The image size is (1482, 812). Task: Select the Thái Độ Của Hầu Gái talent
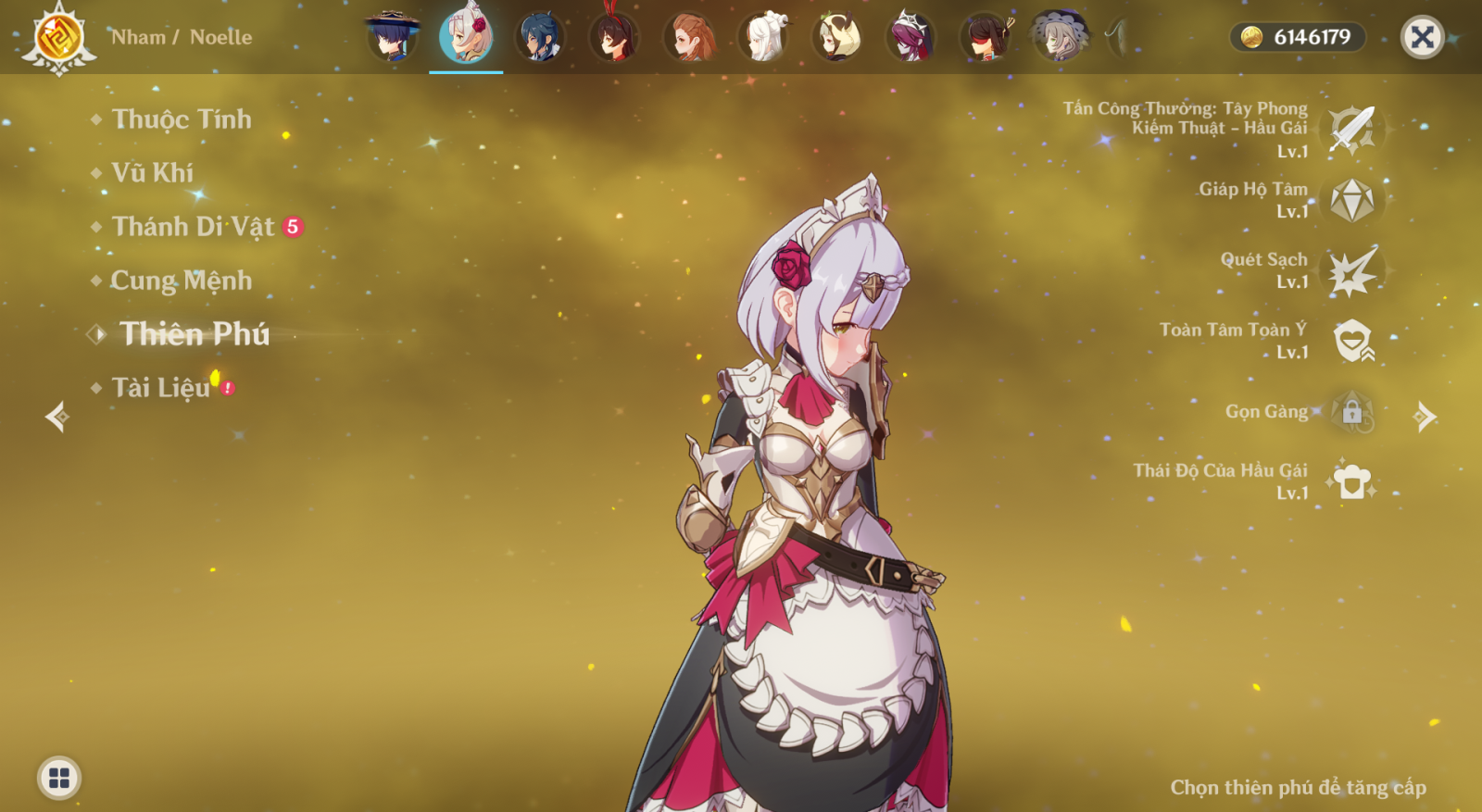coord(1351,481)
